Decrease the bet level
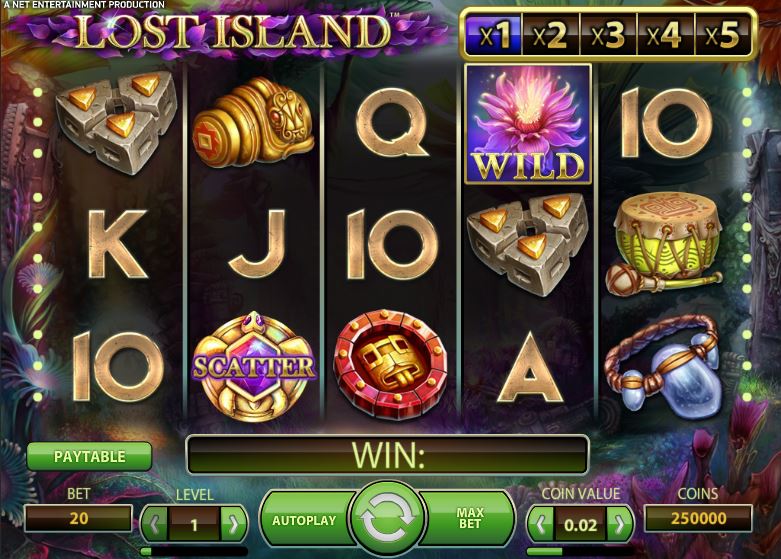The image size is (781, 559). pos(155,522)
